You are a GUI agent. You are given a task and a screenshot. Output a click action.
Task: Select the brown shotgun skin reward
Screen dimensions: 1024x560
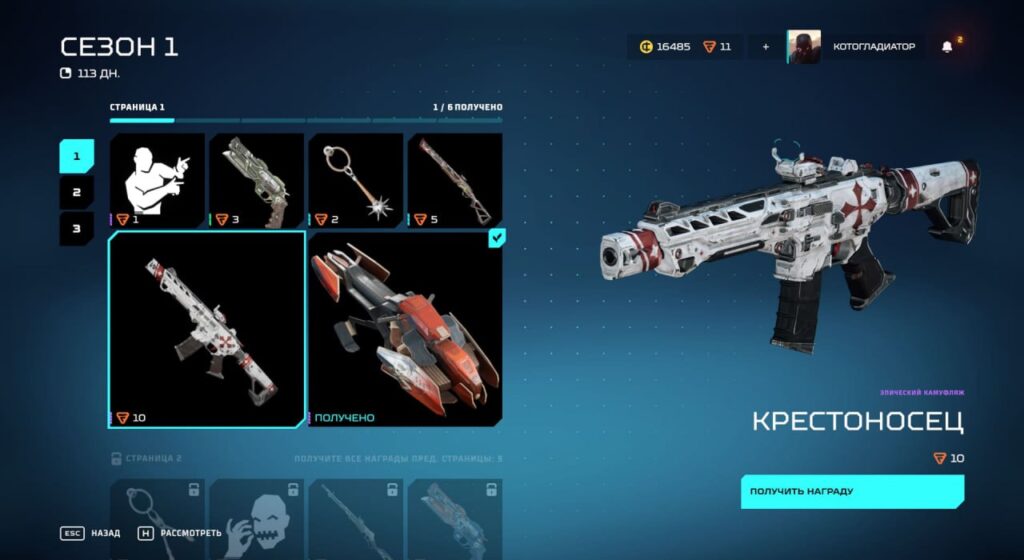click(454, 180)
